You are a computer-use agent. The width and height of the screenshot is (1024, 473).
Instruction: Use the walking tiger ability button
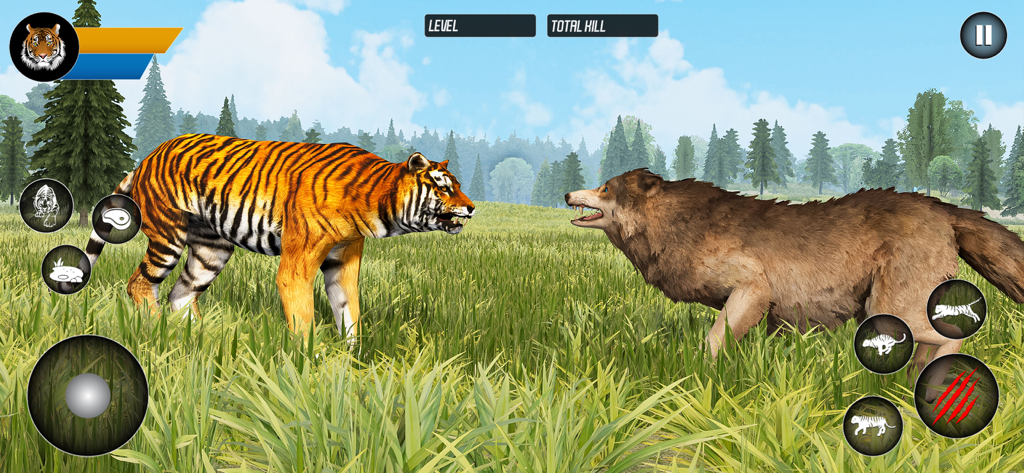tap(873, 425)
